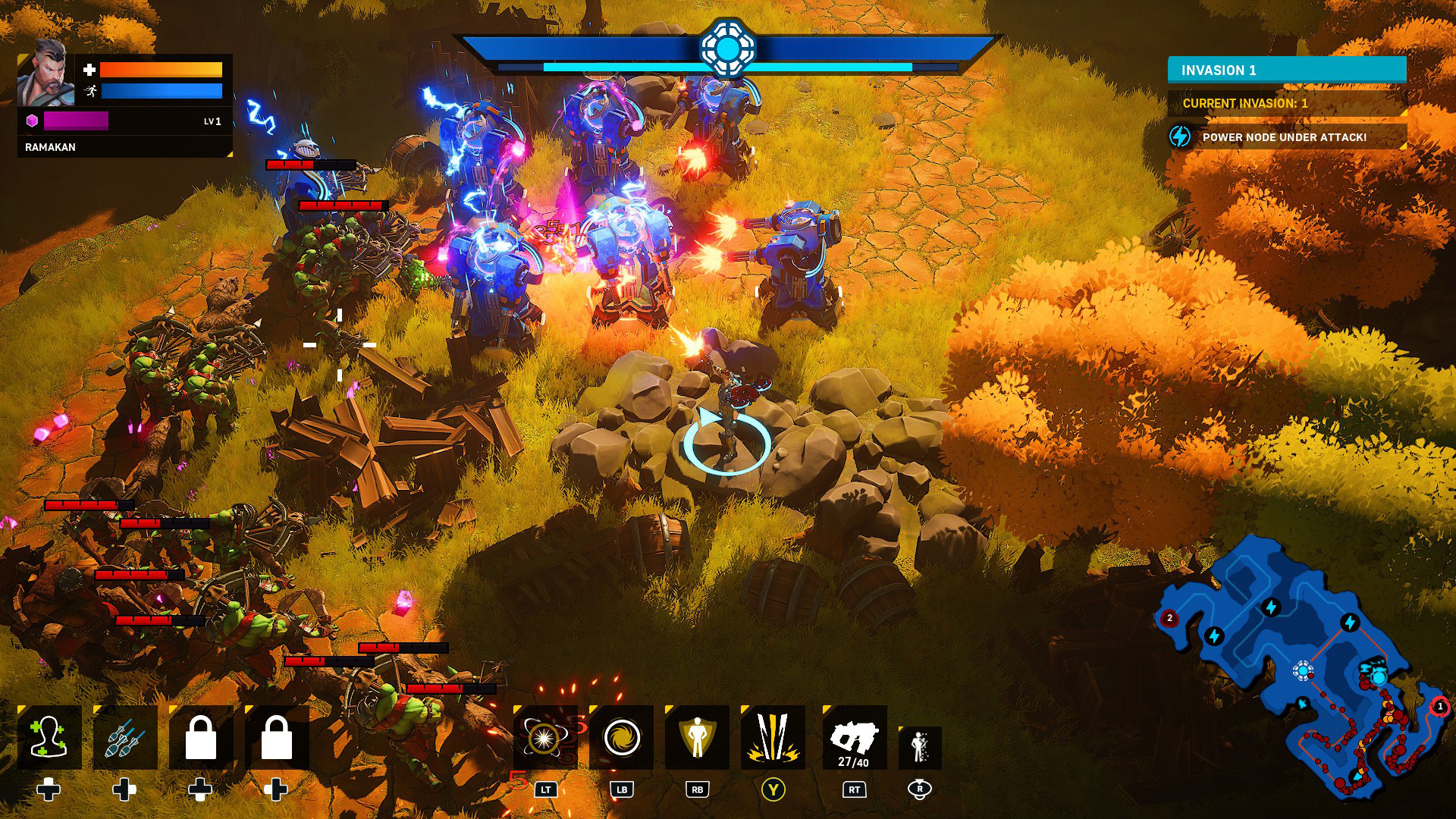Click the core node marker on minimap

click(x=1303, y=670)
